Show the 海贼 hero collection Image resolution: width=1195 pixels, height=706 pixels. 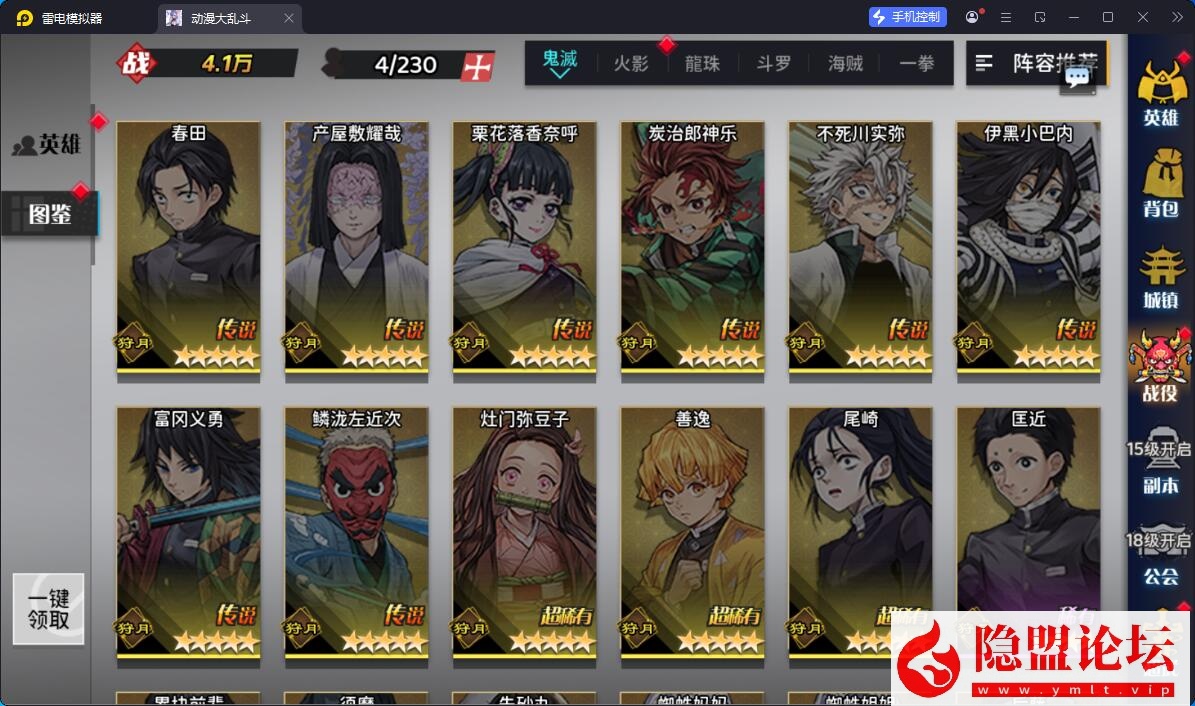click(845, 63)
